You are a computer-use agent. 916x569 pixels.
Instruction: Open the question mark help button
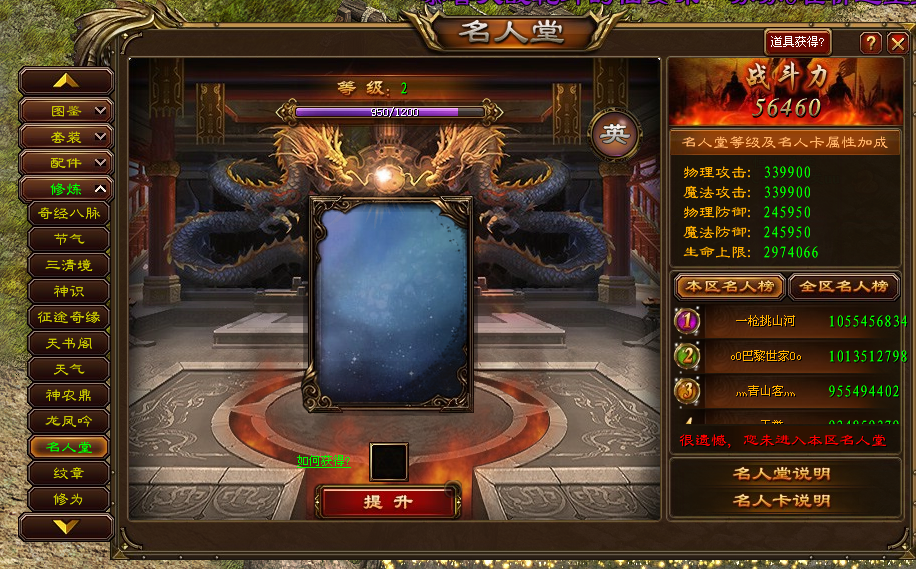pos(872,42)
